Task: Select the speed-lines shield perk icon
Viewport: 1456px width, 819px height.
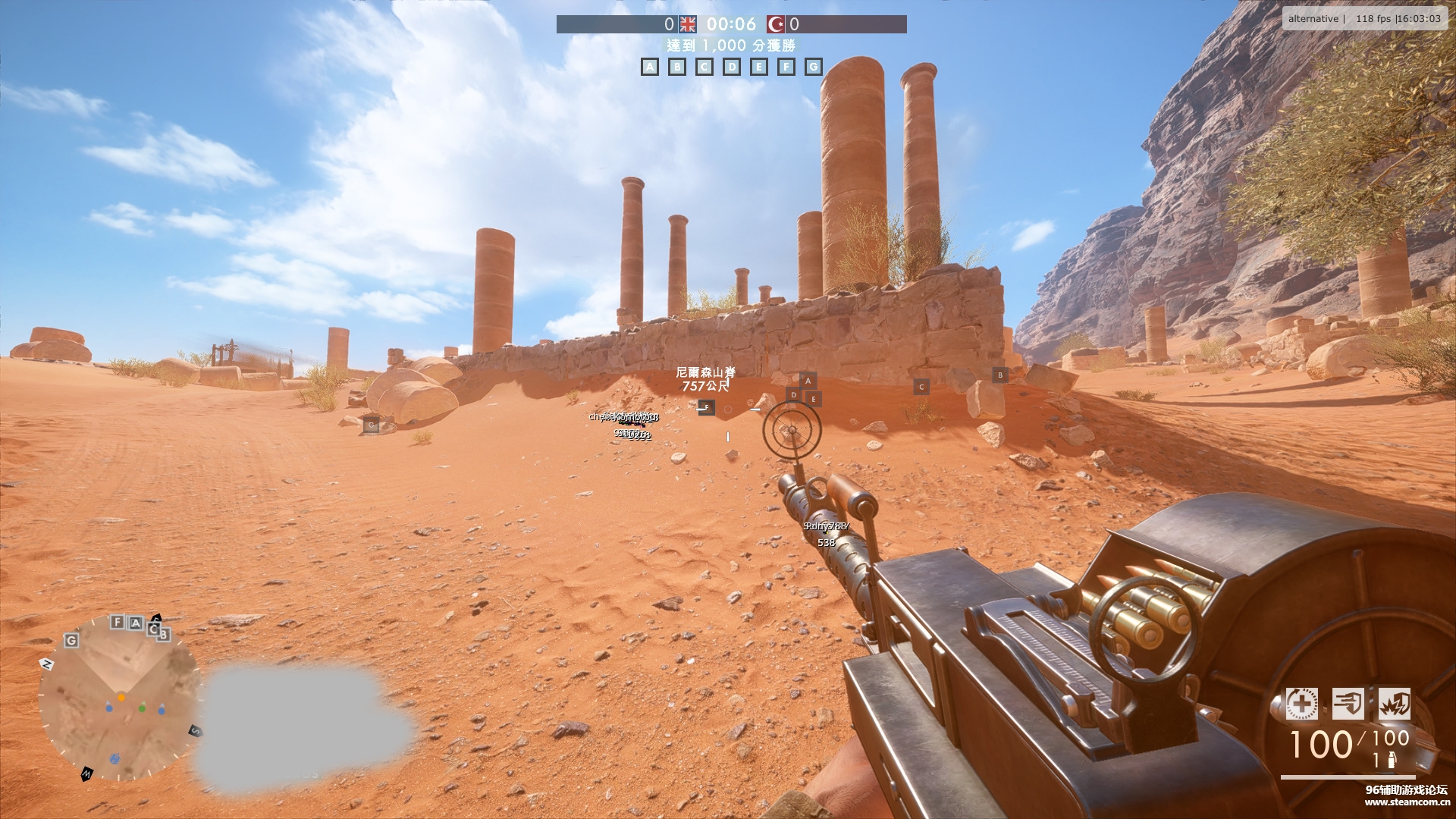Action: (x=1348, y=704)
